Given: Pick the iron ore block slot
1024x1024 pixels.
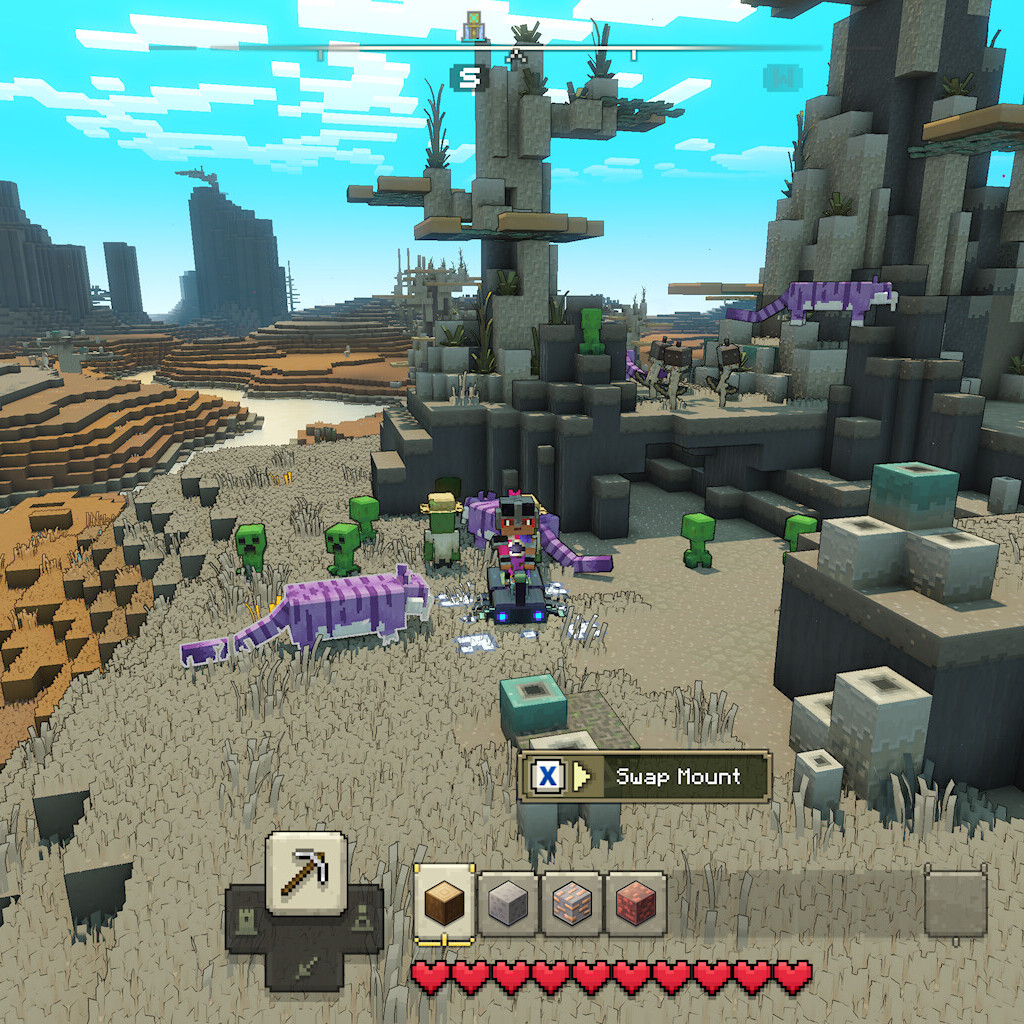Looking at the screenshot, I should [x=572, y=904].
